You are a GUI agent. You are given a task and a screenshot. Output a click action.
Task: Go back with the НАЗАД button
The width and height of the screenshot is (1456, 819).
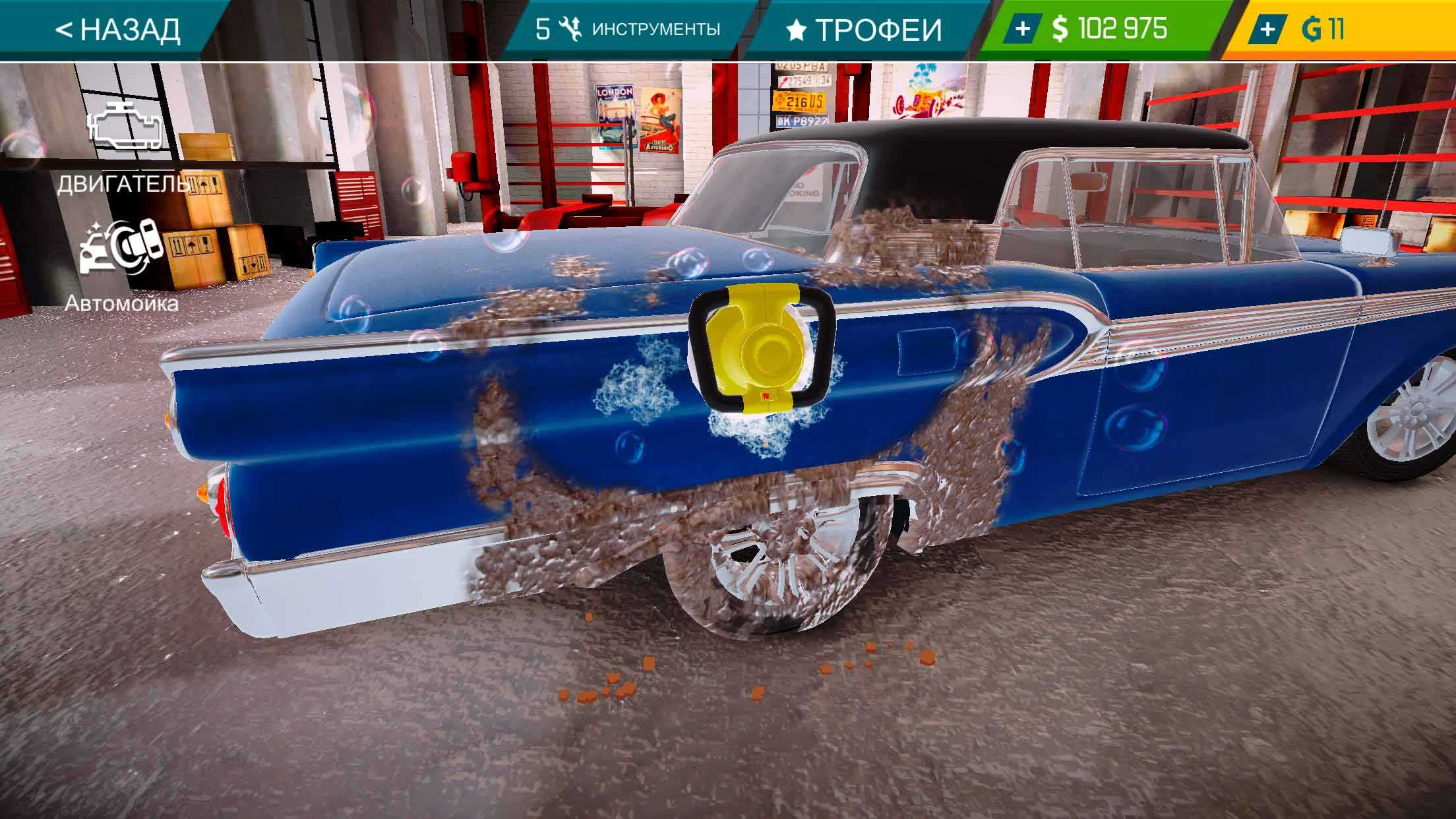[x=117, y=30]
